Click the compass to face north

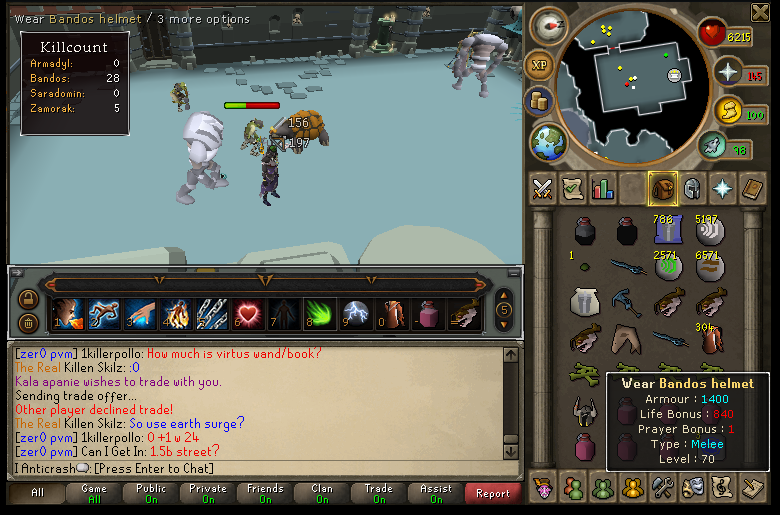pyautogui.click(x=549, y=28)
